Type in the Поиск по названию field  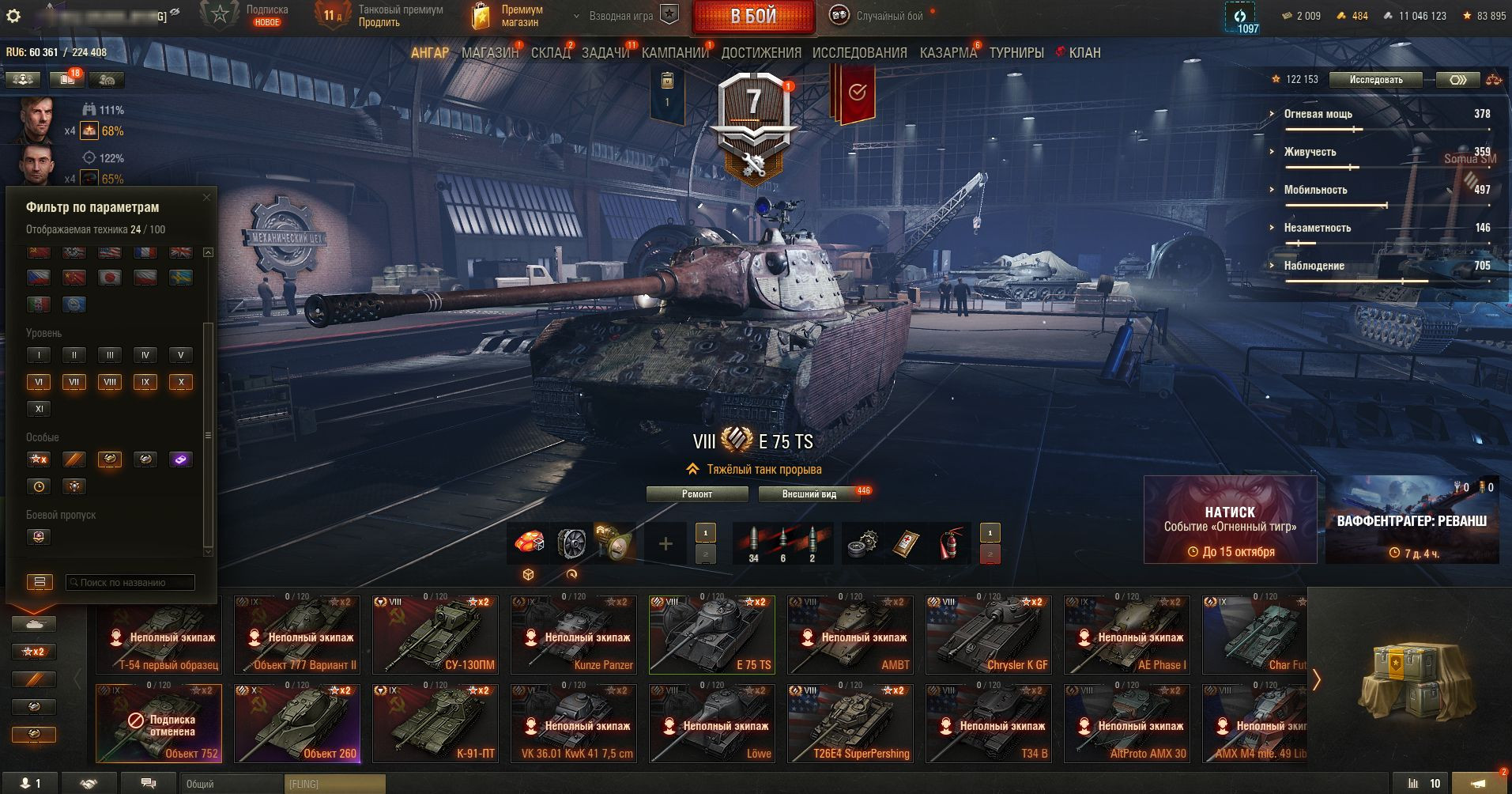130,583
